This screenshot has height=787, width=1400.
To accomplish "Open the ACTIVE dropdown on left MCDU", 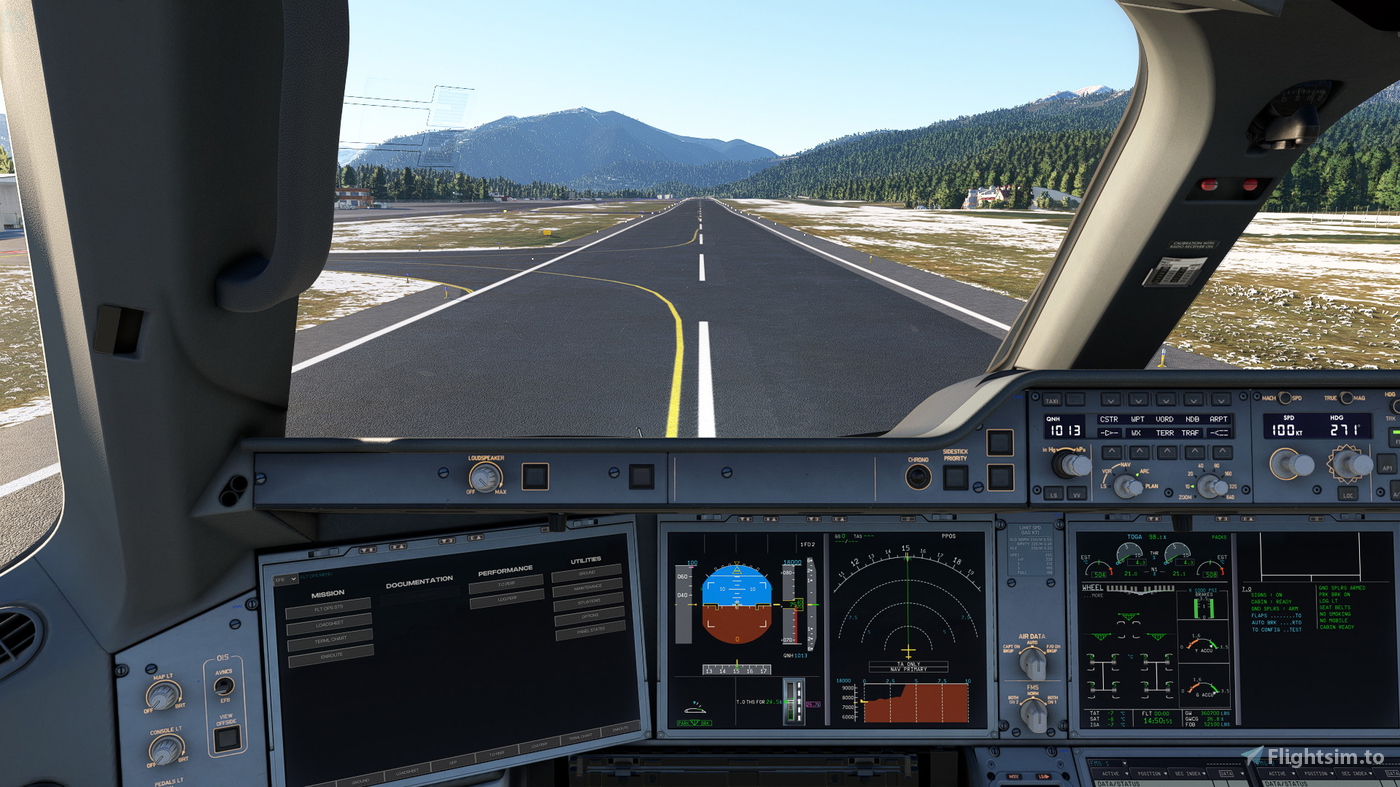I will click(1115, 773).
